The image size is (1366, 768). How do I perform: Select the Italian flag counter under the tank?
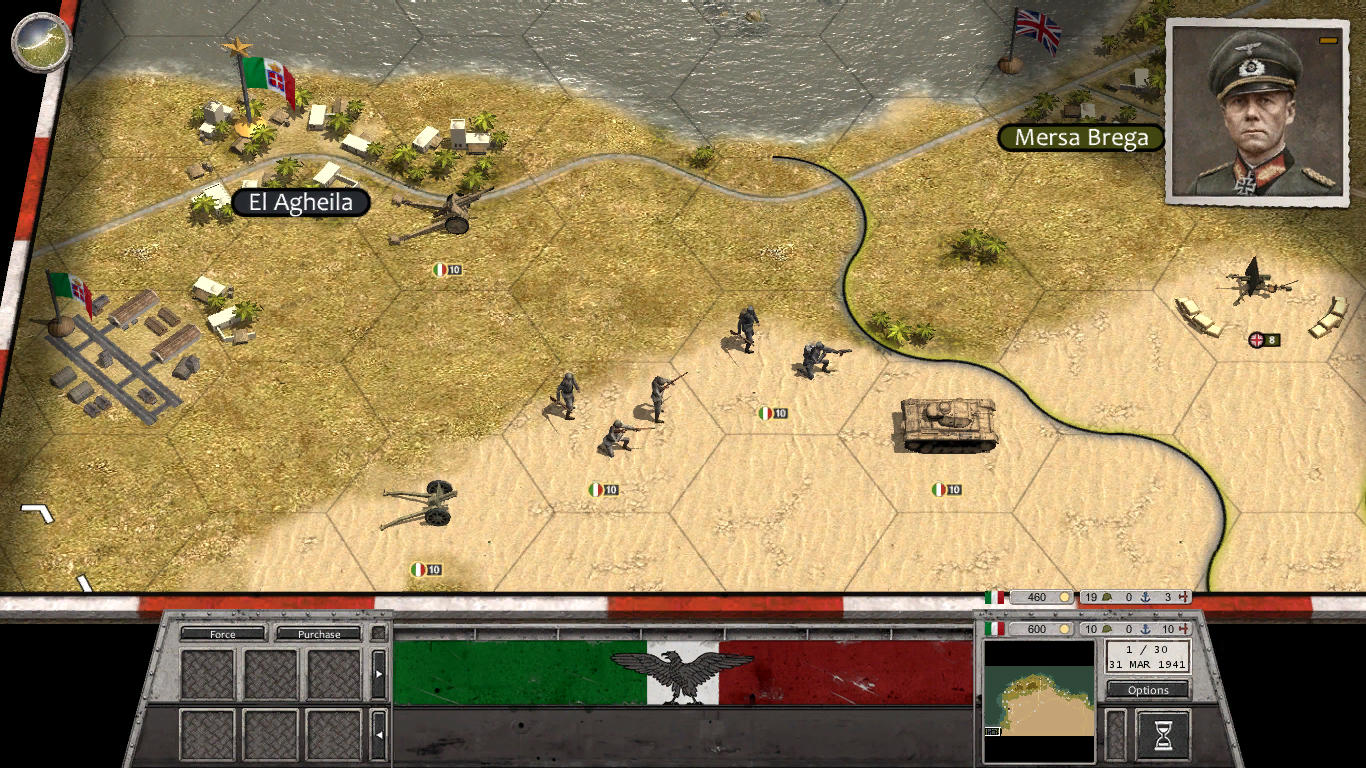pos(946,490)
